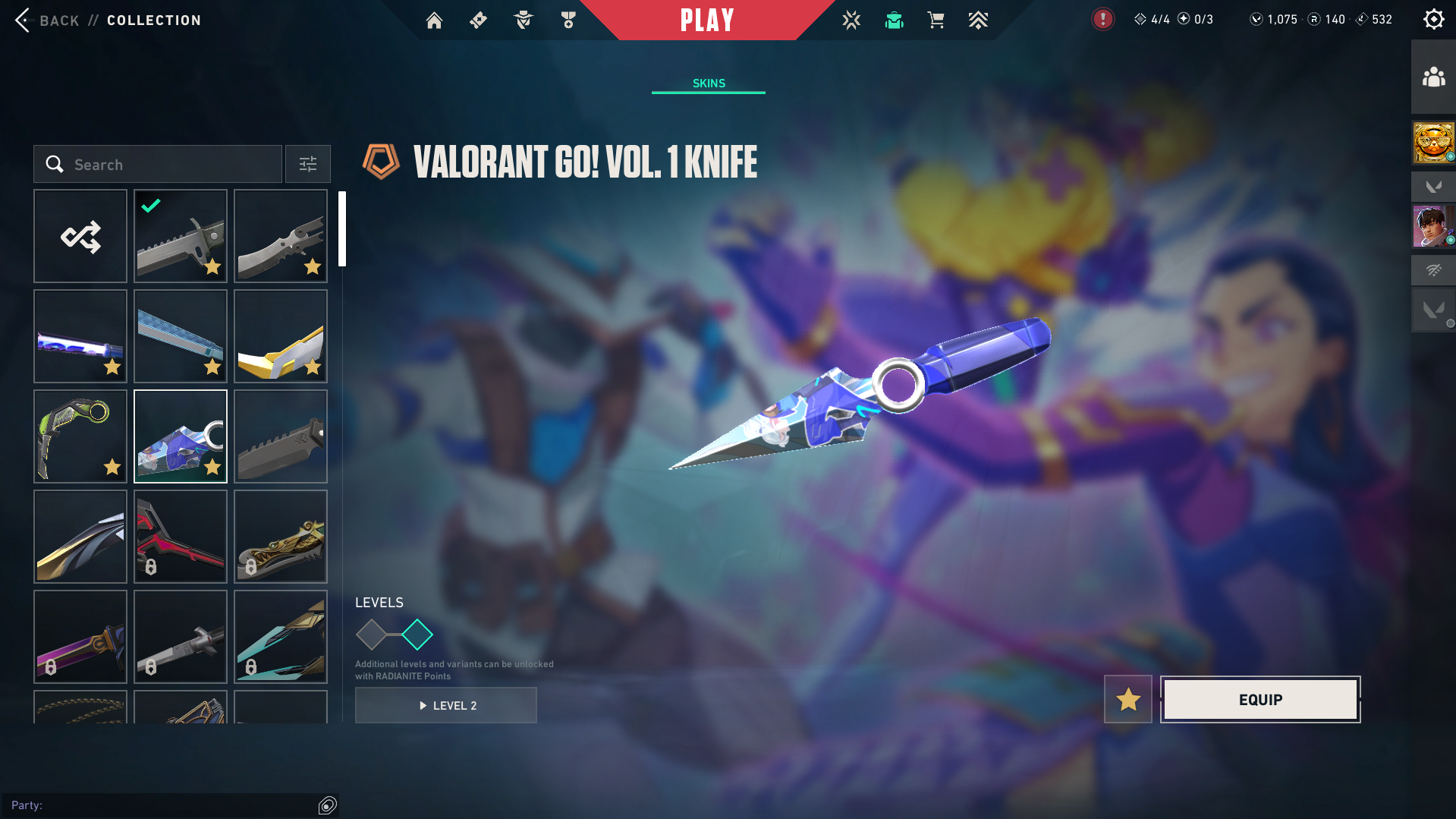The image size is (1456, 819).
Task: Select the teal level 2 diamond
Action: 417,635
